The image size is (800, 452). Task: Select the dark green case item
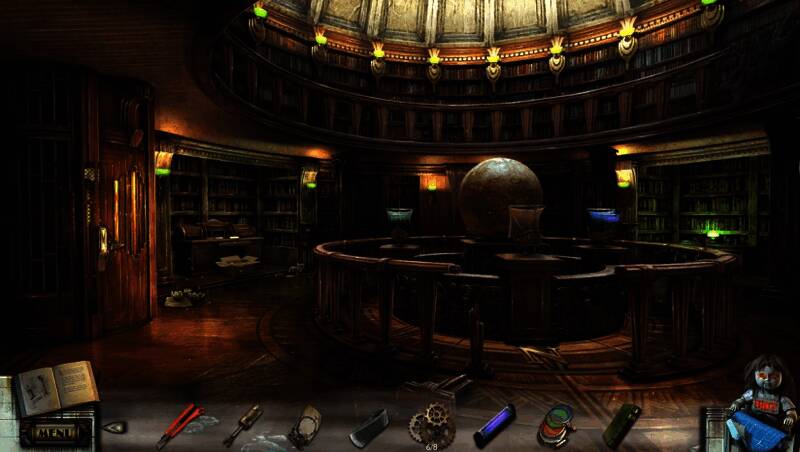point(620,425)
